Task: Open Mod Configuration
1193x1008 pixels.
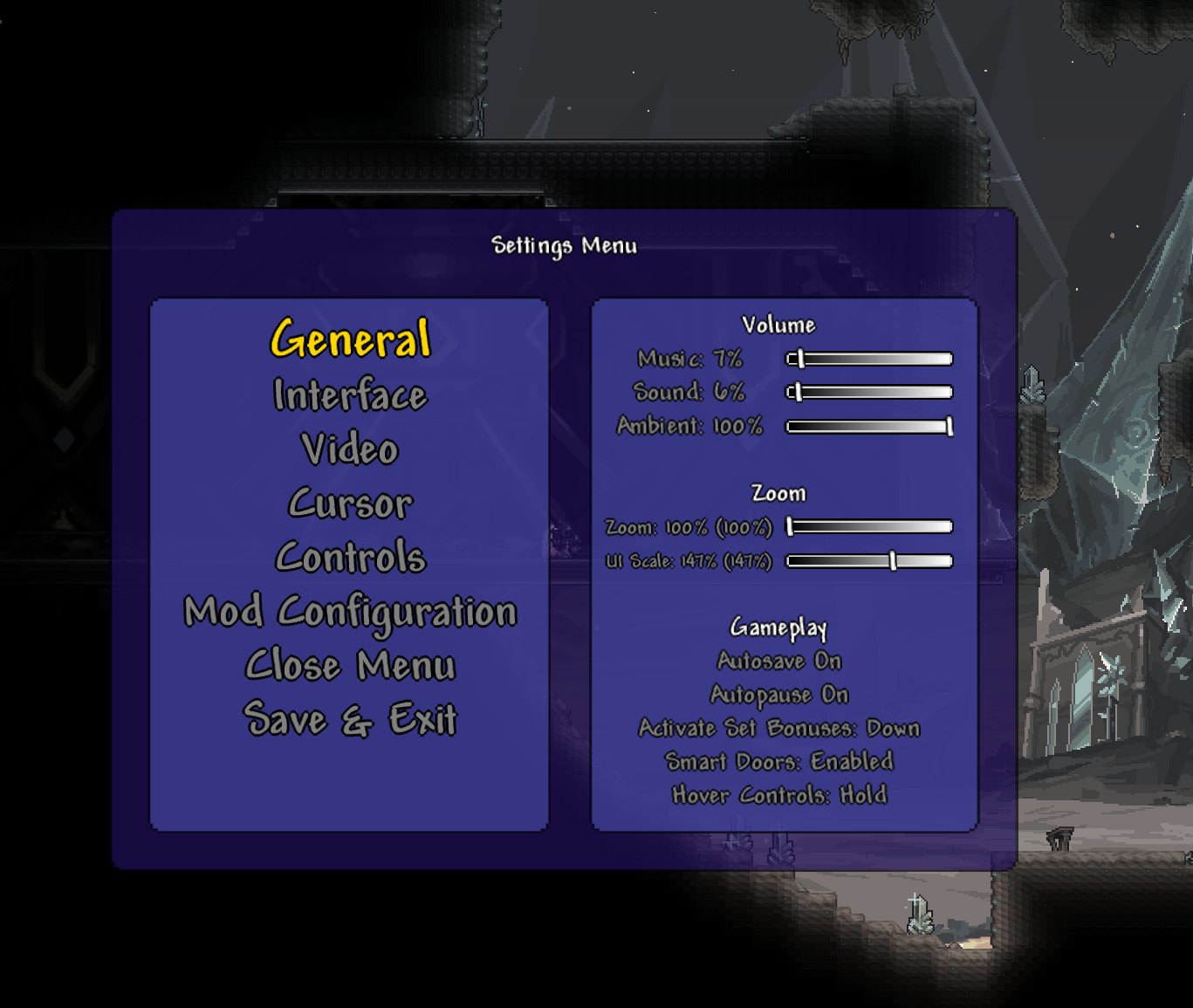Action: [349, 612]
